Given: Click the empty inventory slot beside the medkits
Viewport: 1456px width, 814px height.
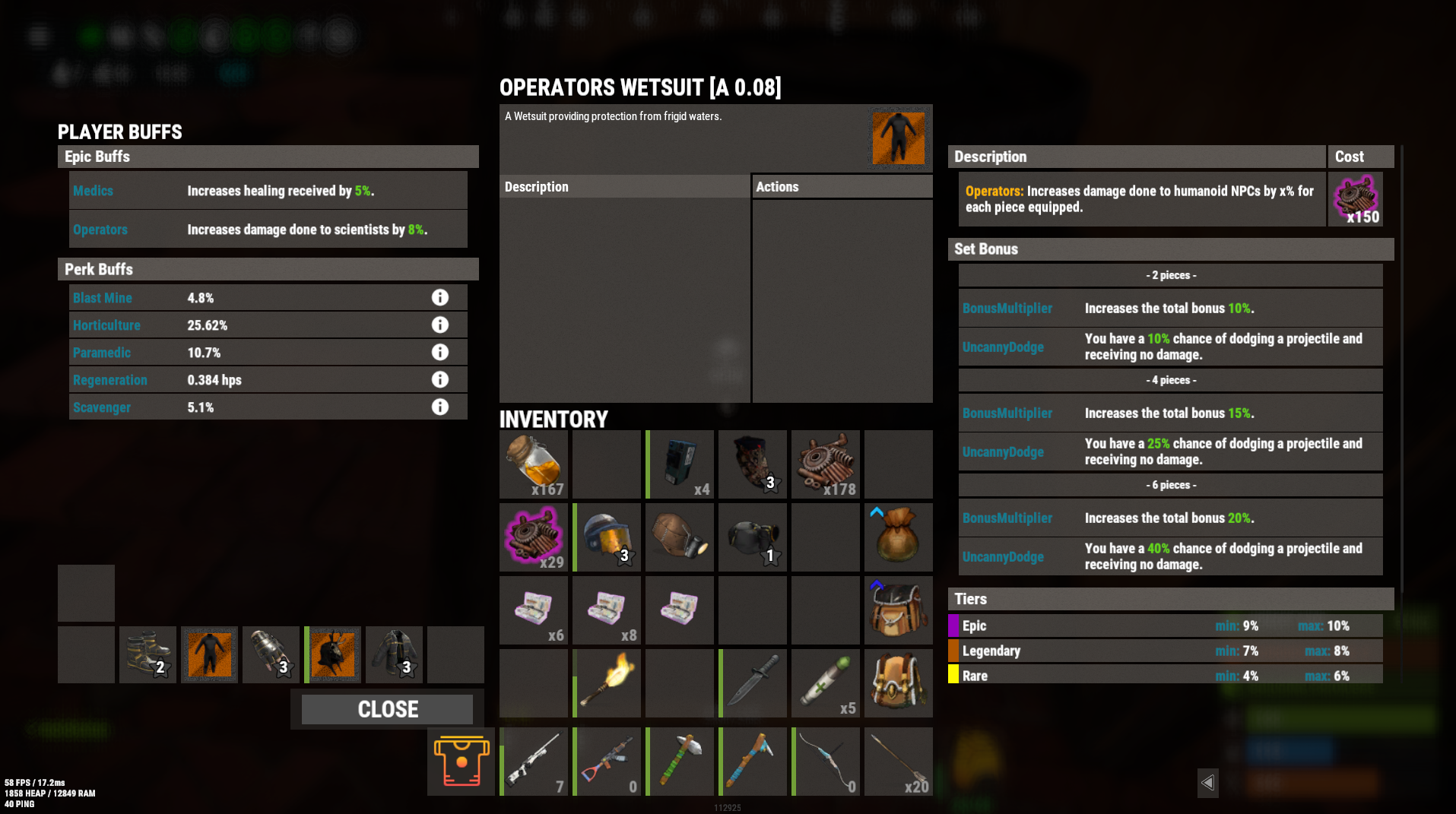Looking at the screenshot, I should point(752,610).
